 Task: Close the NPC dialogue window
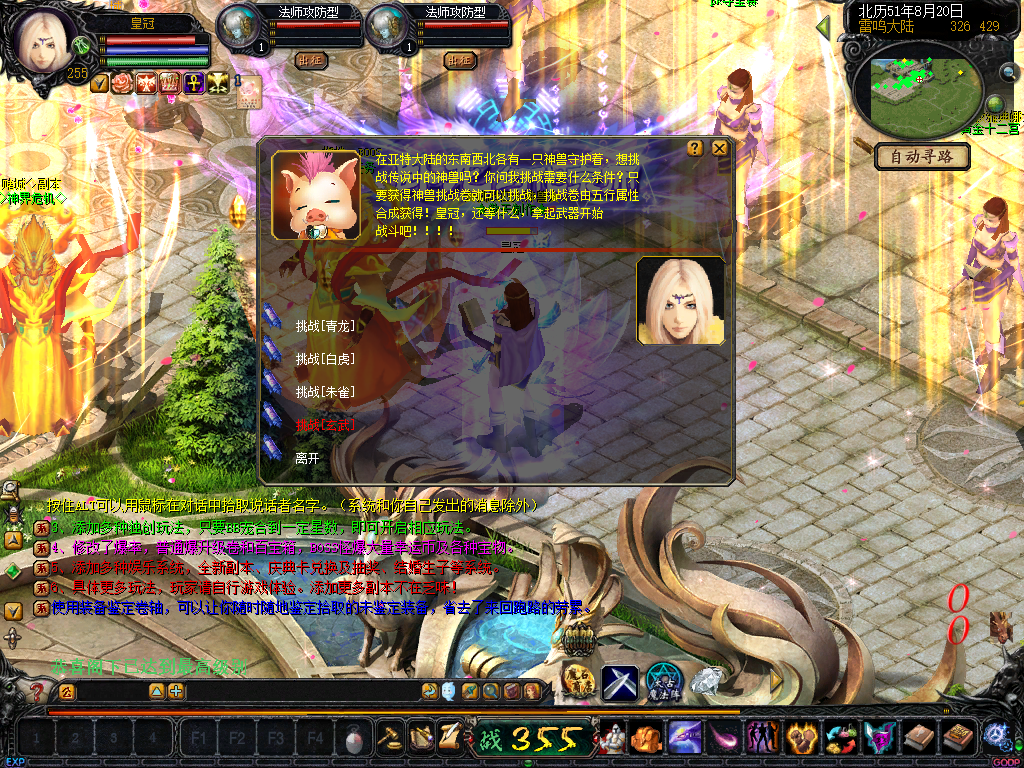719,149
